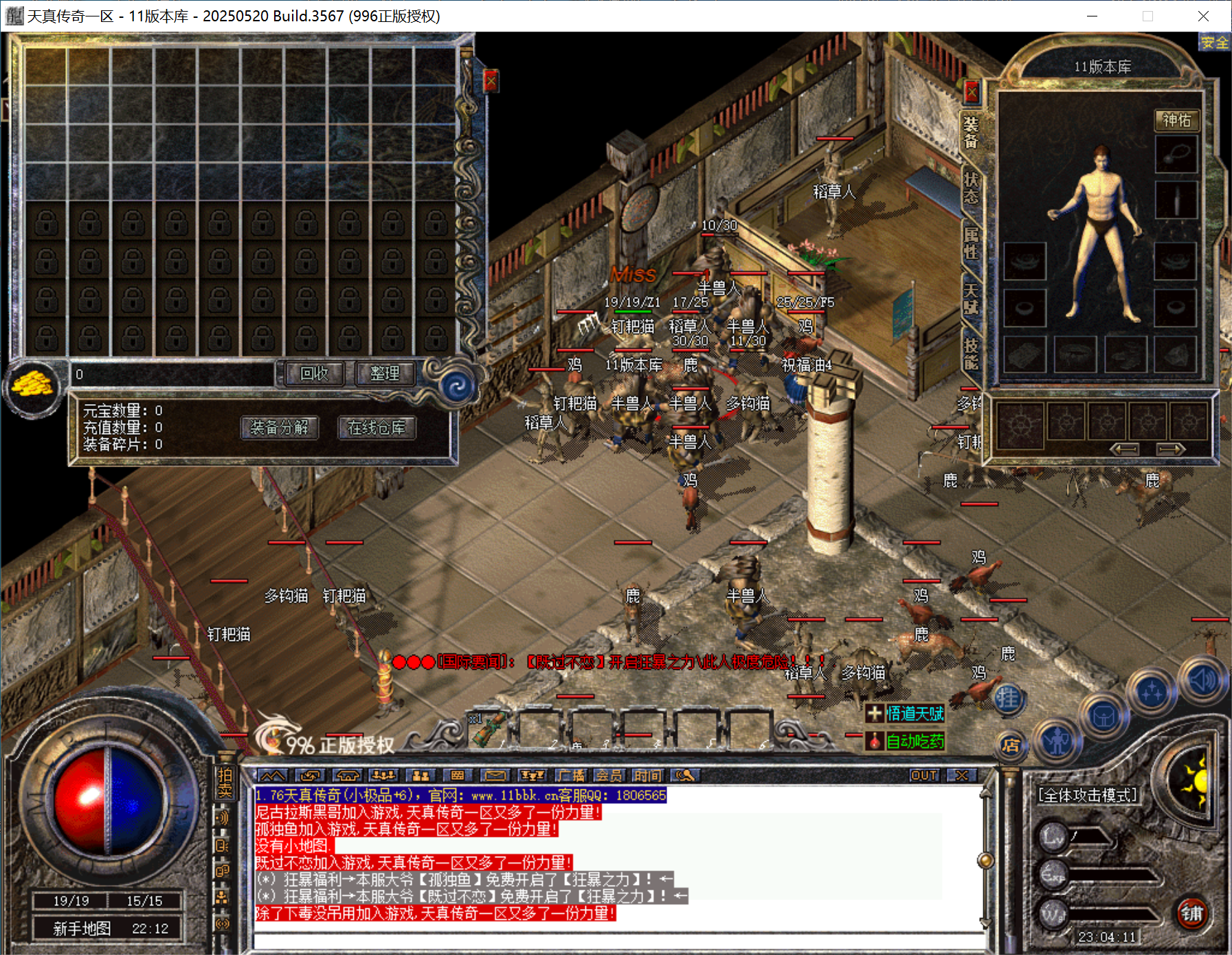Switch to the 属性 attributes tab
This screenshot has height=955, width=1232.
coord(971,243)
